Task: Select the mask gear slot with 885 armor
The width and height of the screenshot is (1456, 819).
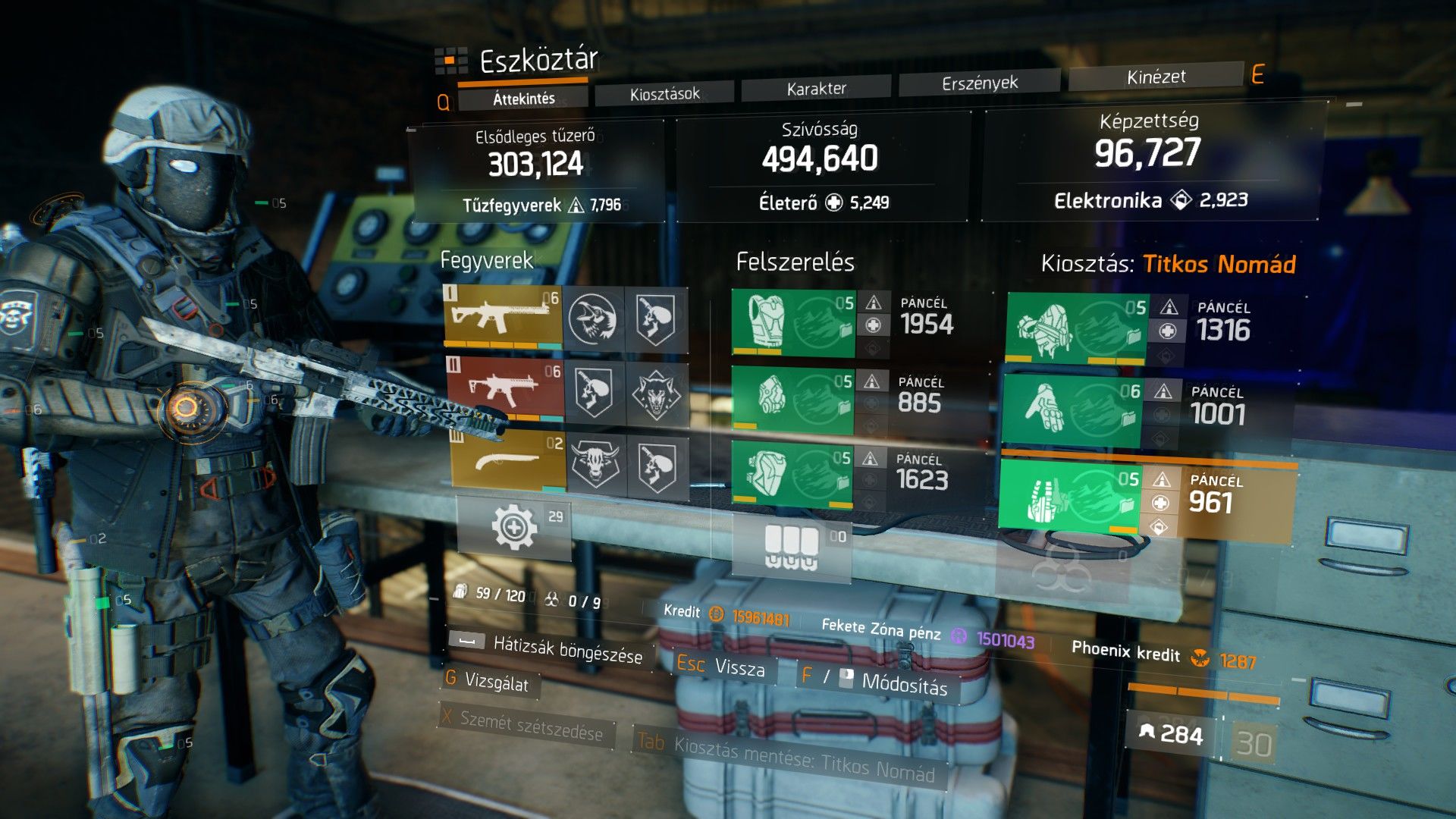Action: click(792, 400)
